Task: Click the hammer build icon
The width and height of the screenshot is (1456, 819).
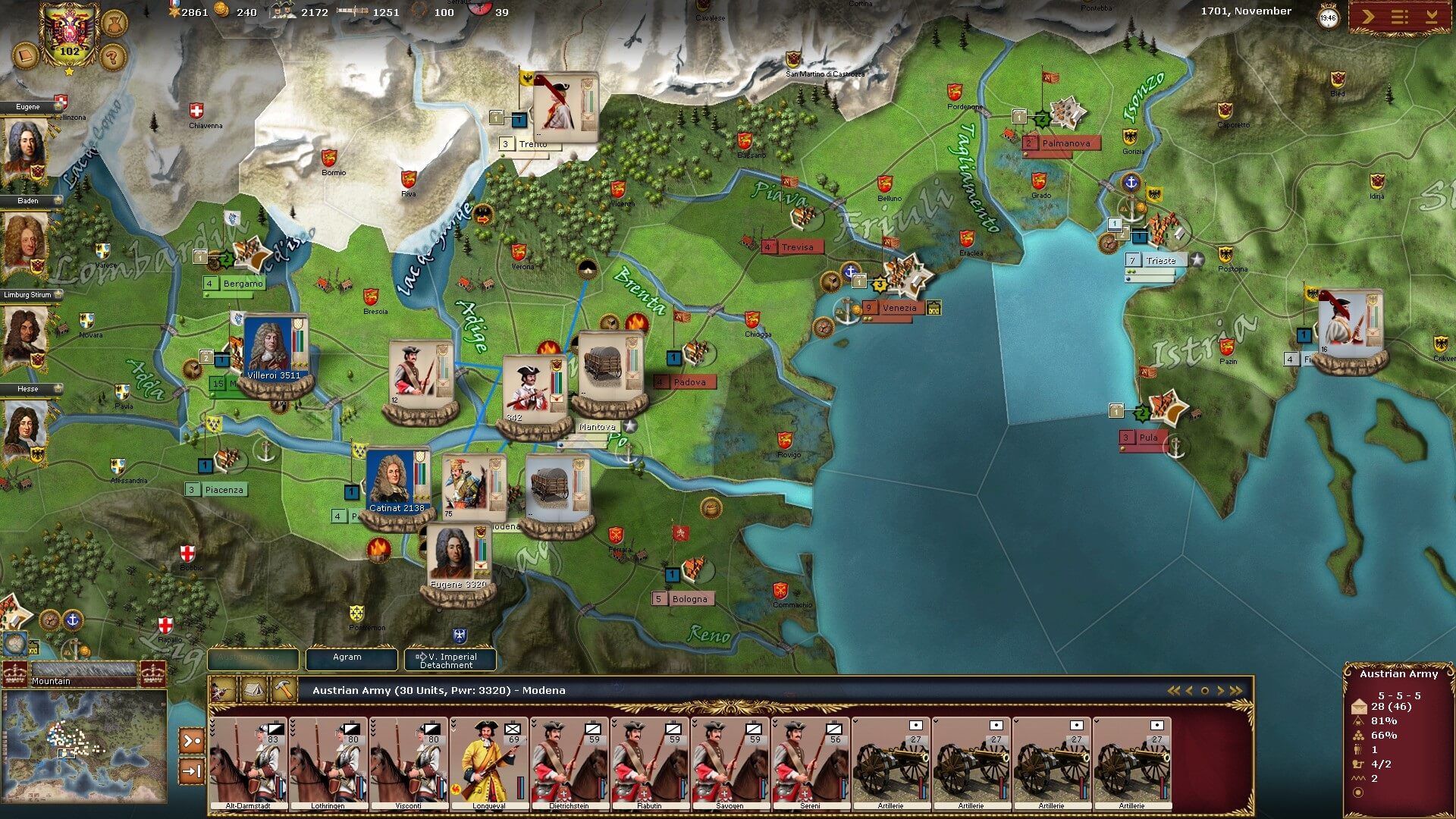Action: 284,690
